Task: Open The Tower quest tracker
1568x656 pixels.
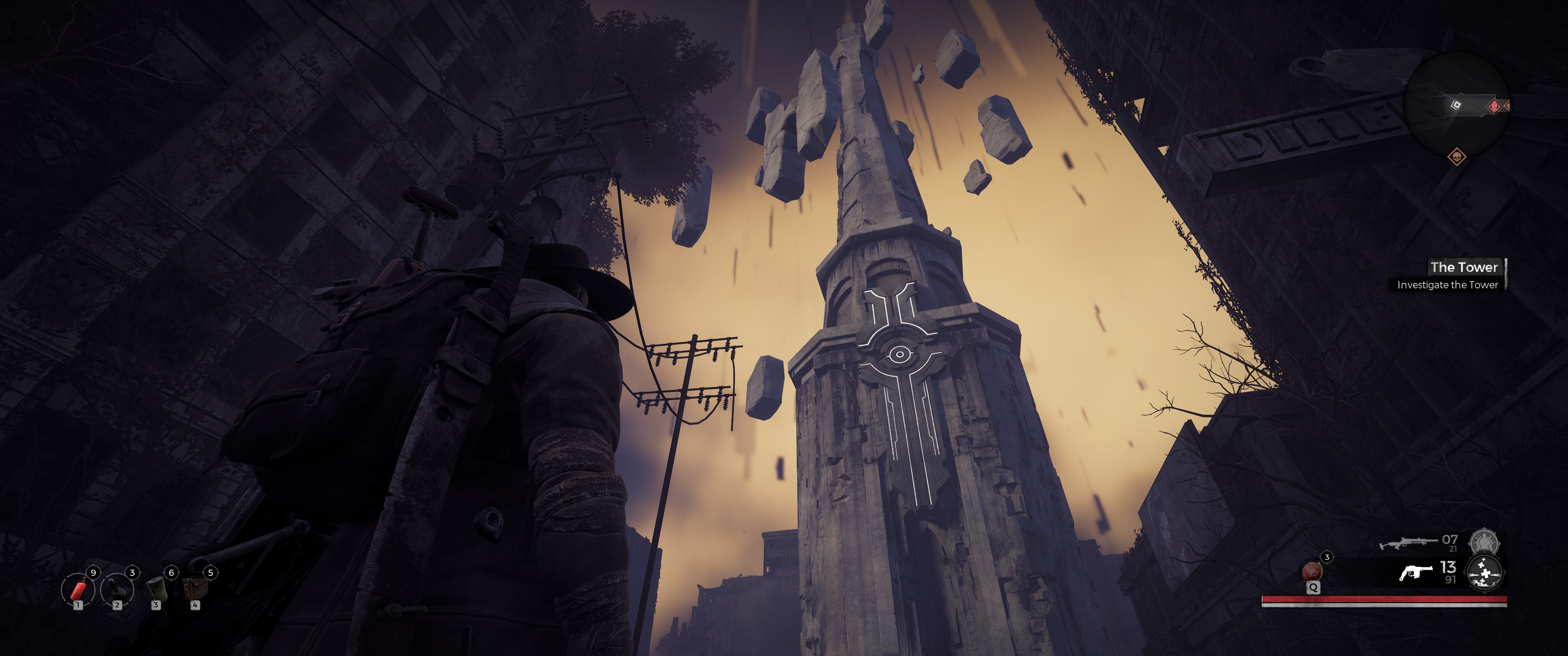Action: 1463,267
